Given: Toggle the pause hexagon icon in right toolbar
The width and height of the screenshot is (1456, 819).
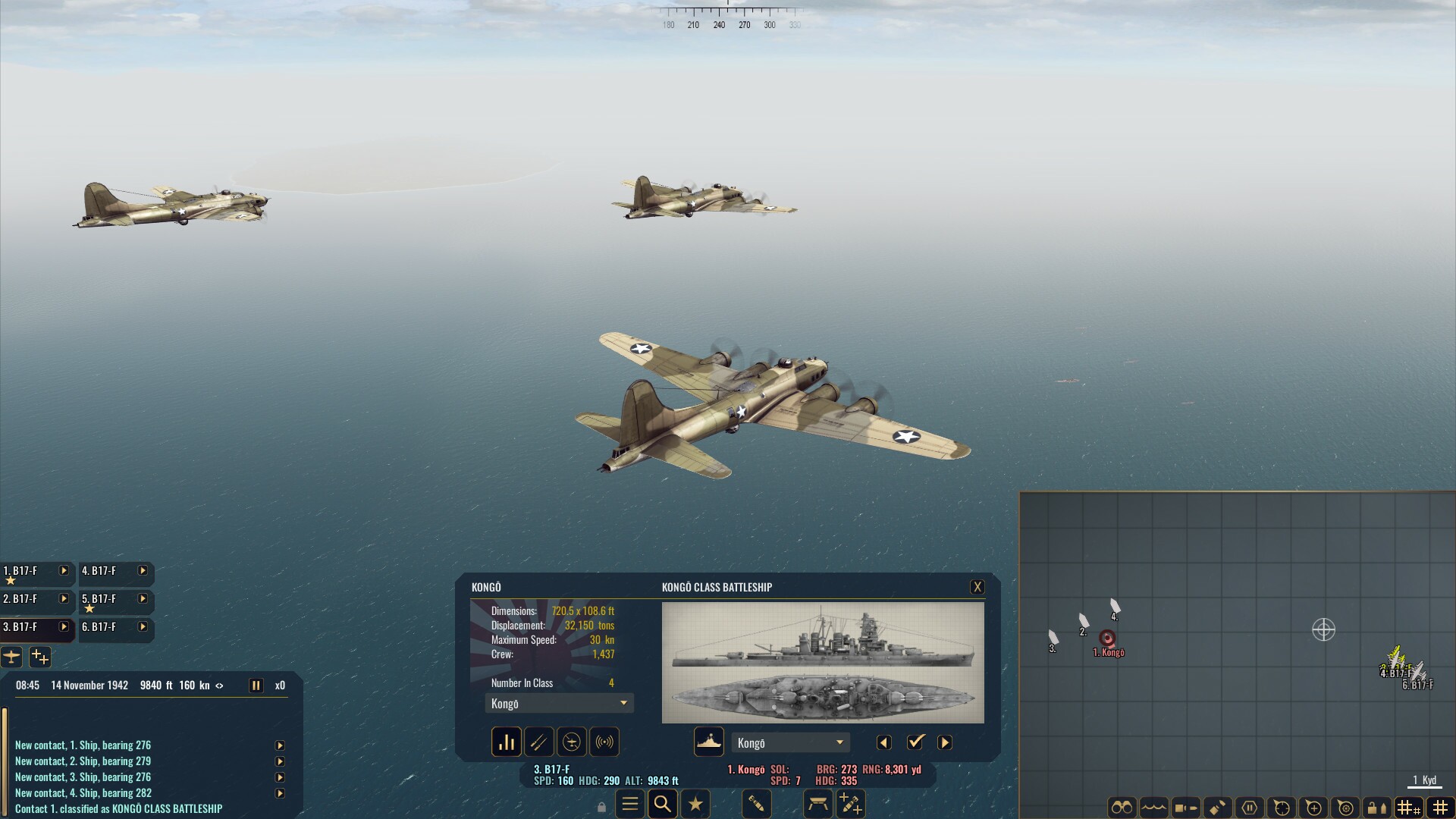Looking at the screenshot, I should 1250,805.
